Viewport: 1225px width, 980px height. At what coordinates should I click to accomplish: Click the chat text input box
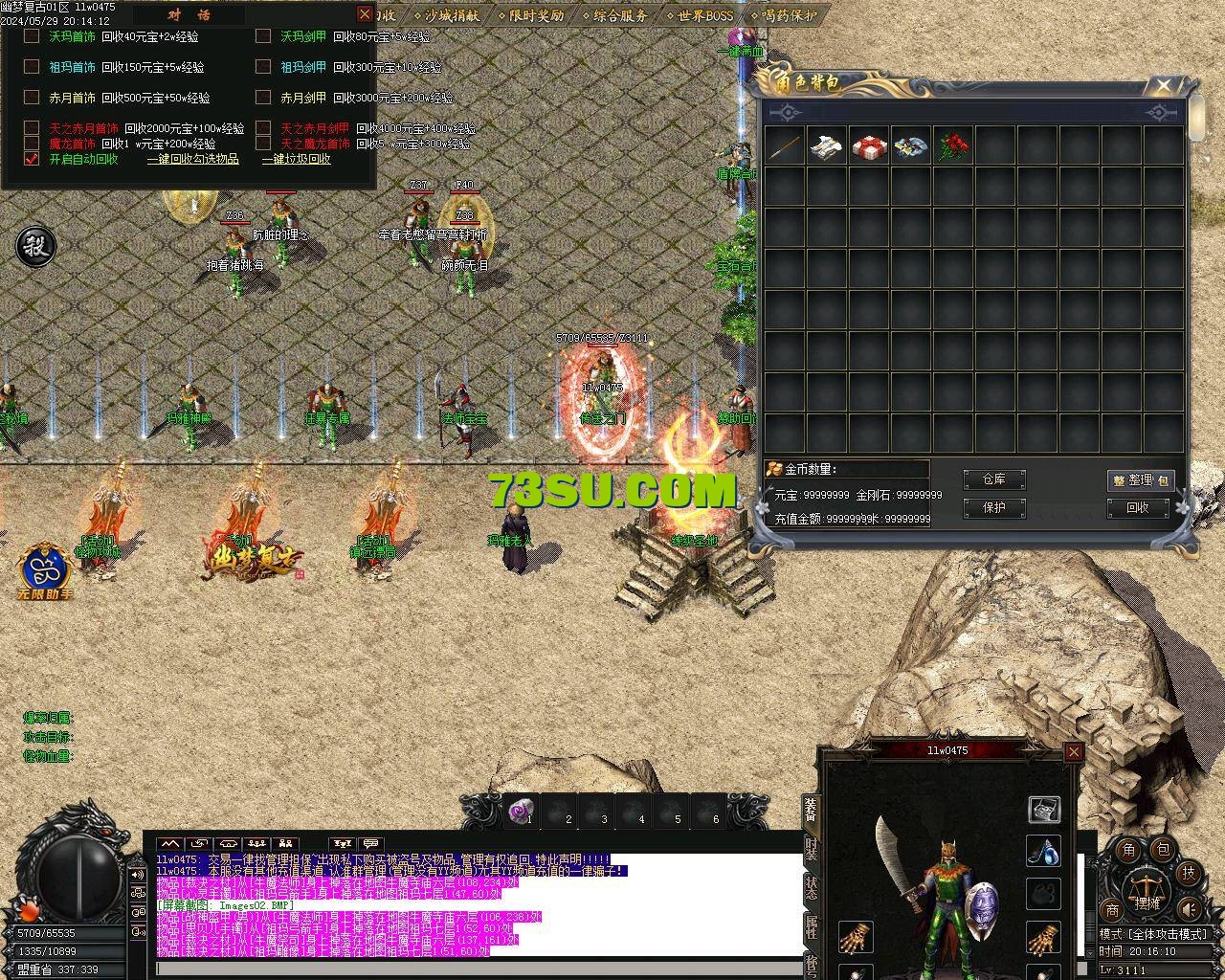point(479,969)
